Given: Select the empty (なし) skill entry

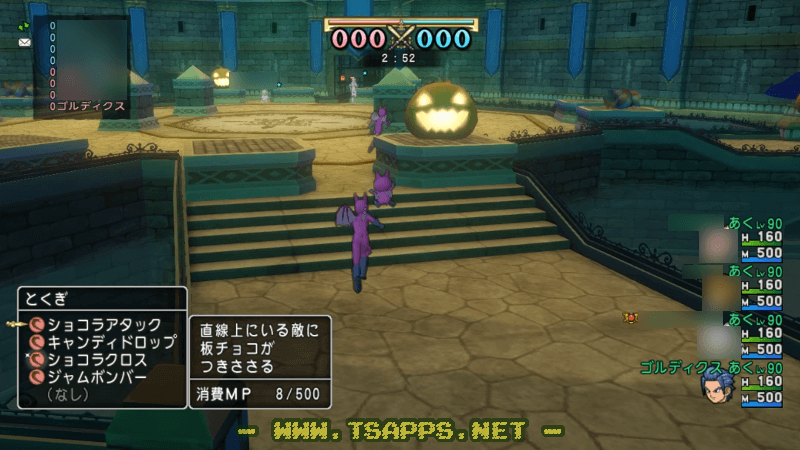Looking at the screenshot, I should click(69, 395).
